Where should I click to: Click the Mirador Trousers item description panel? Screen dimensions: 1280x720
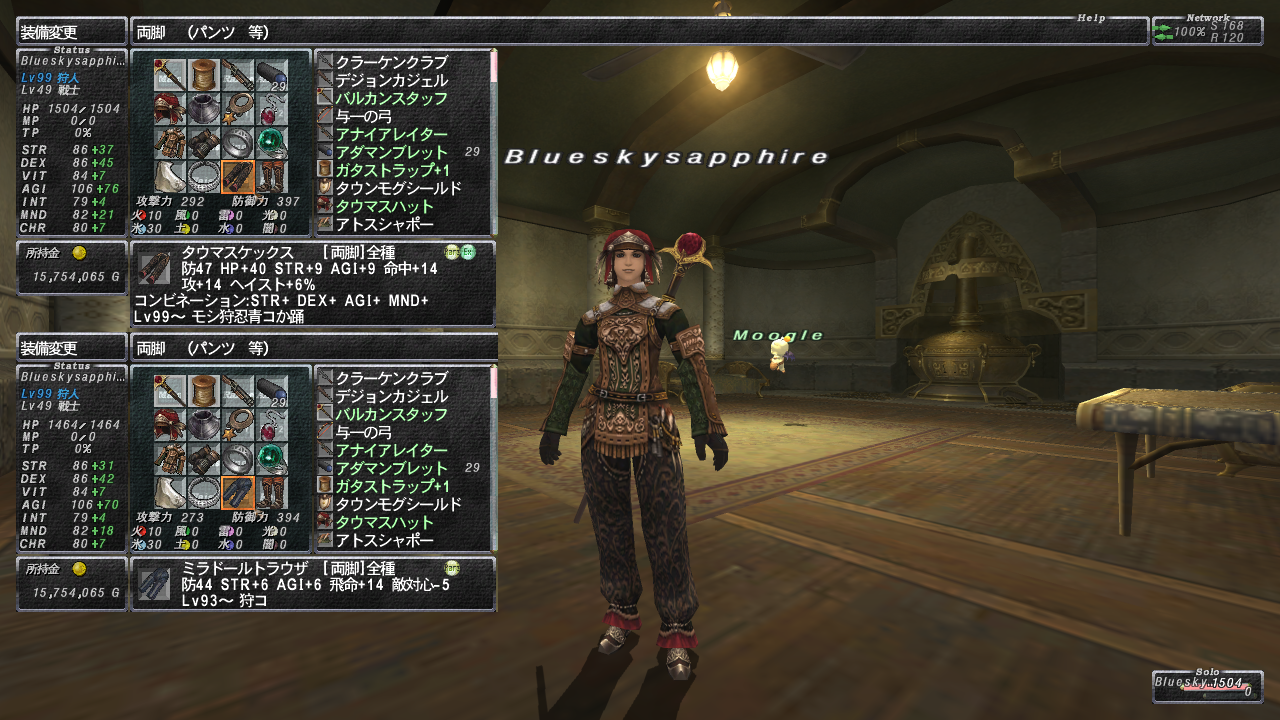pyautogui.click(x=313, y=584)
